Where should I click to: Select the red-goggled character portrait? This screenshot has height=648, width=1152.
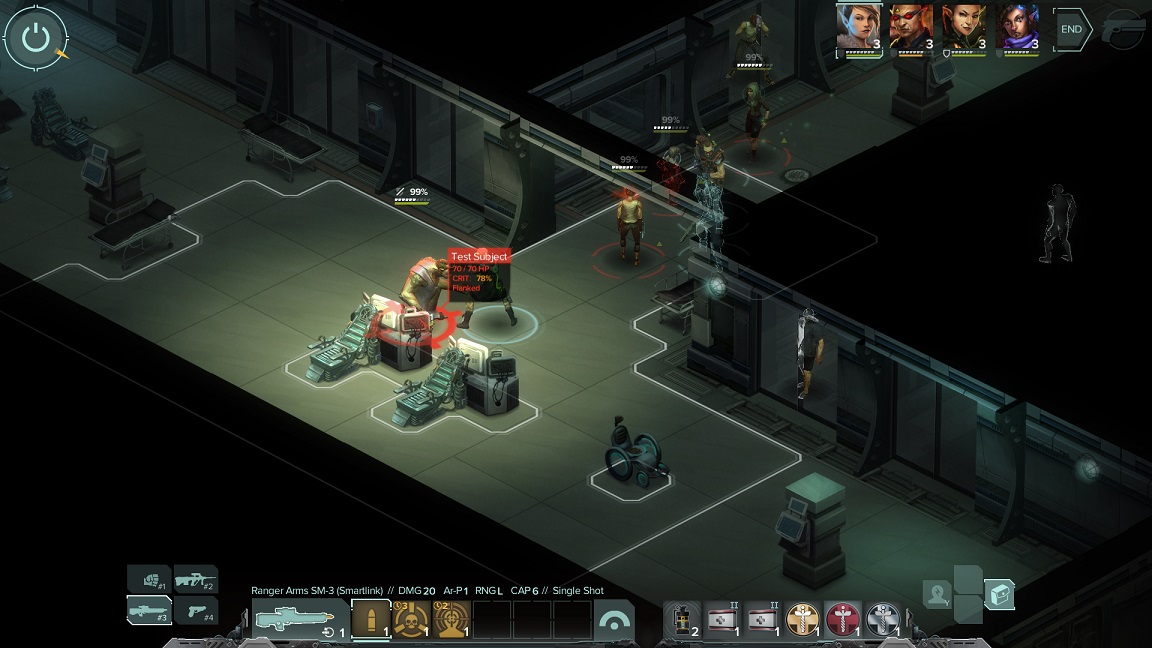(x=912, y=27)
